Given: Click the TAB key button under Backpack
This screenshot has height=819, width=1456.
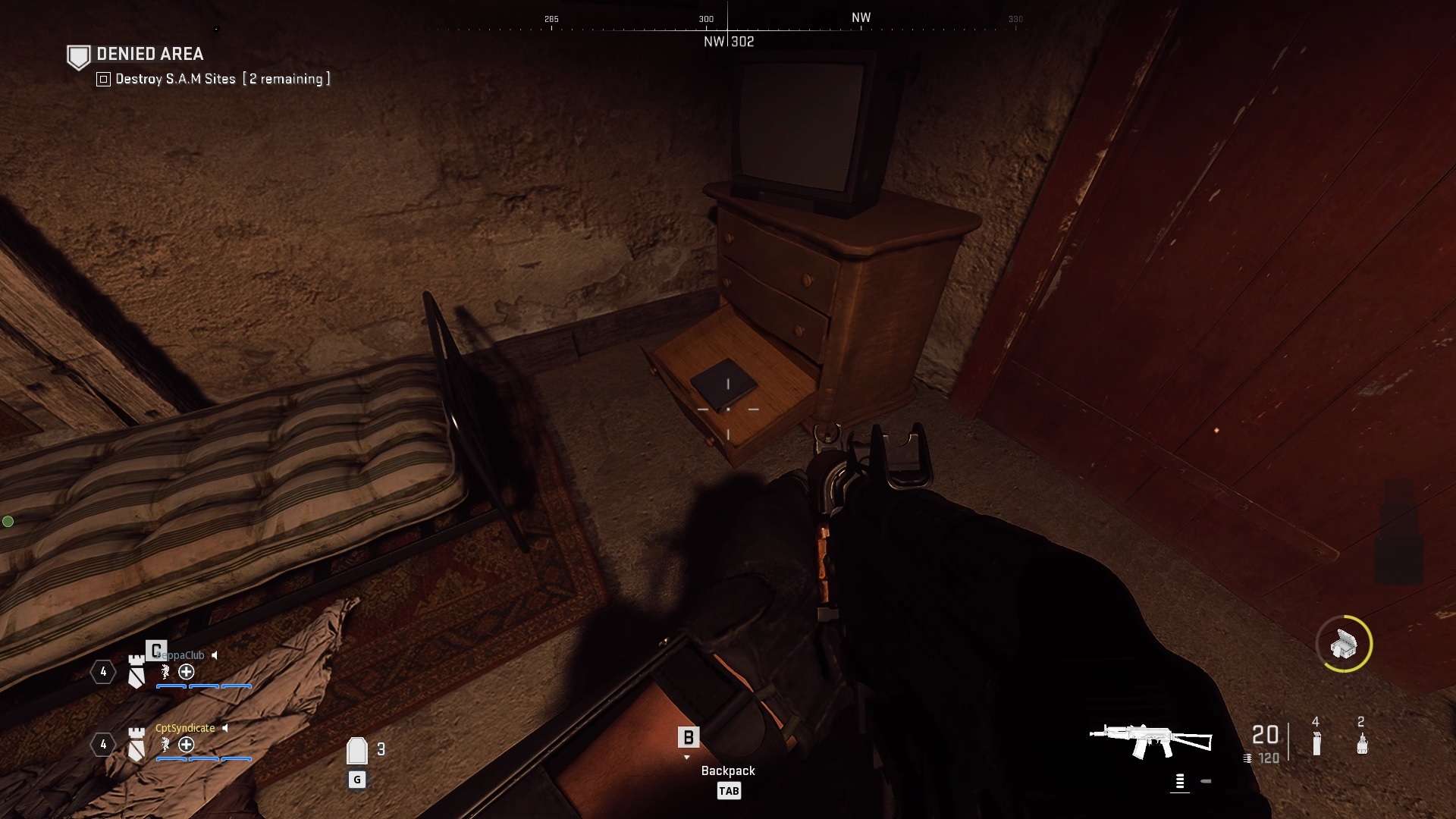Looking at the screenshot, I should [729, 790].
